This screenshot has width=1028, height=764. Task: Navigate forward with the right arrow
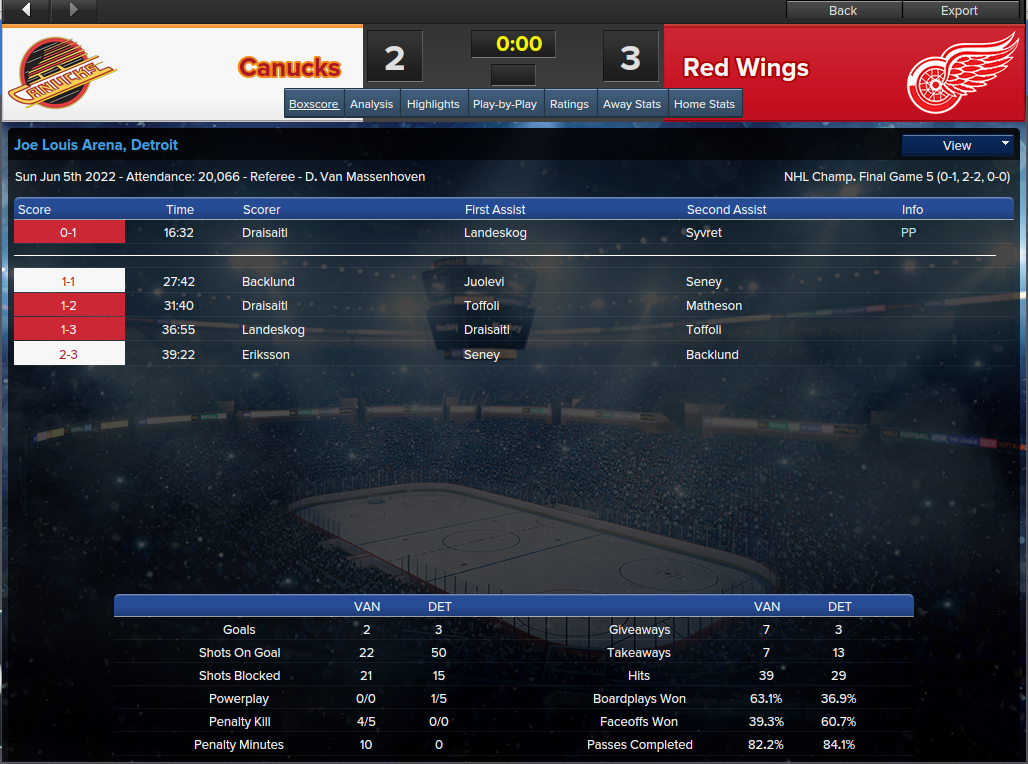point(73,10)
